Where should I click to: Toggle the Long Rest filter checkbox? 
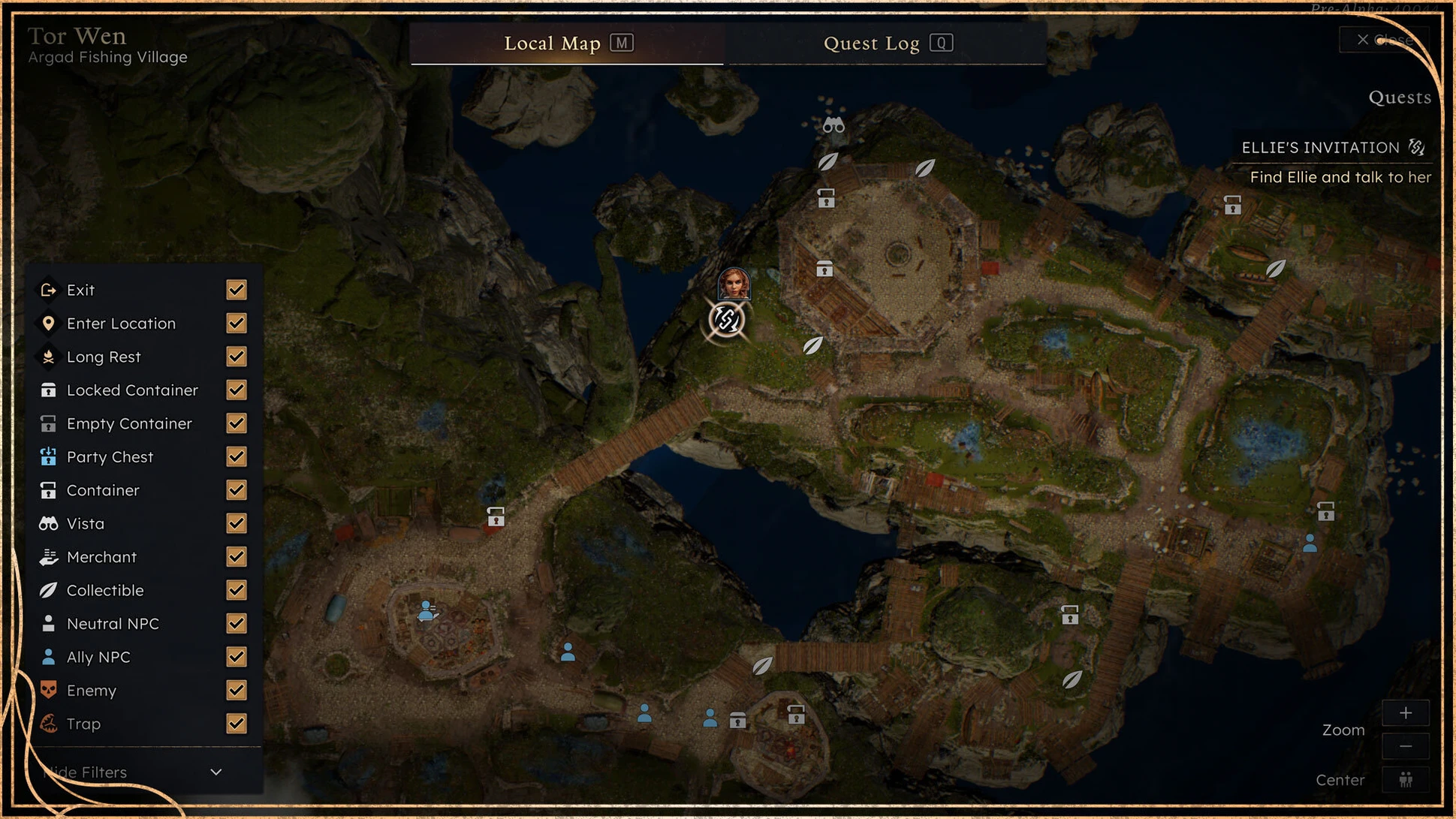coord(237,357)
